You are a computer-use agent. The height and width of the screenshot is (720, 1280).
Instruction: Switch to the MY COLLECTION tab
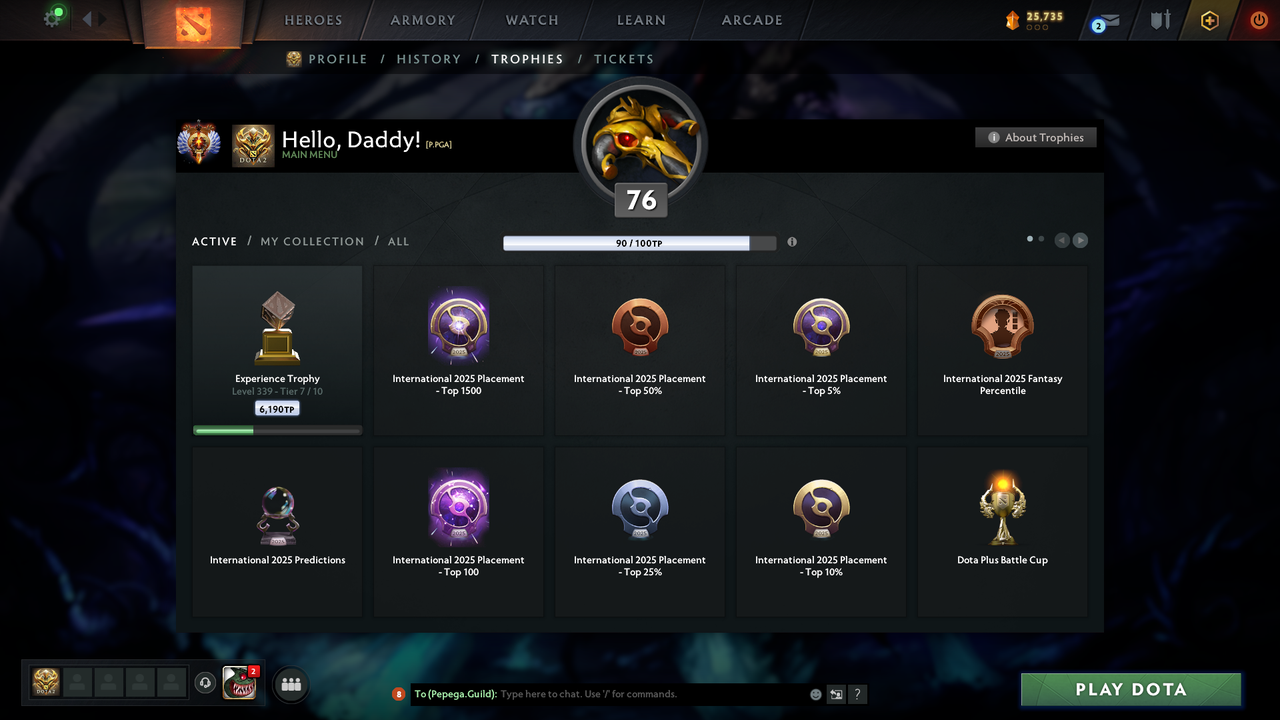[x=312, y=241]
